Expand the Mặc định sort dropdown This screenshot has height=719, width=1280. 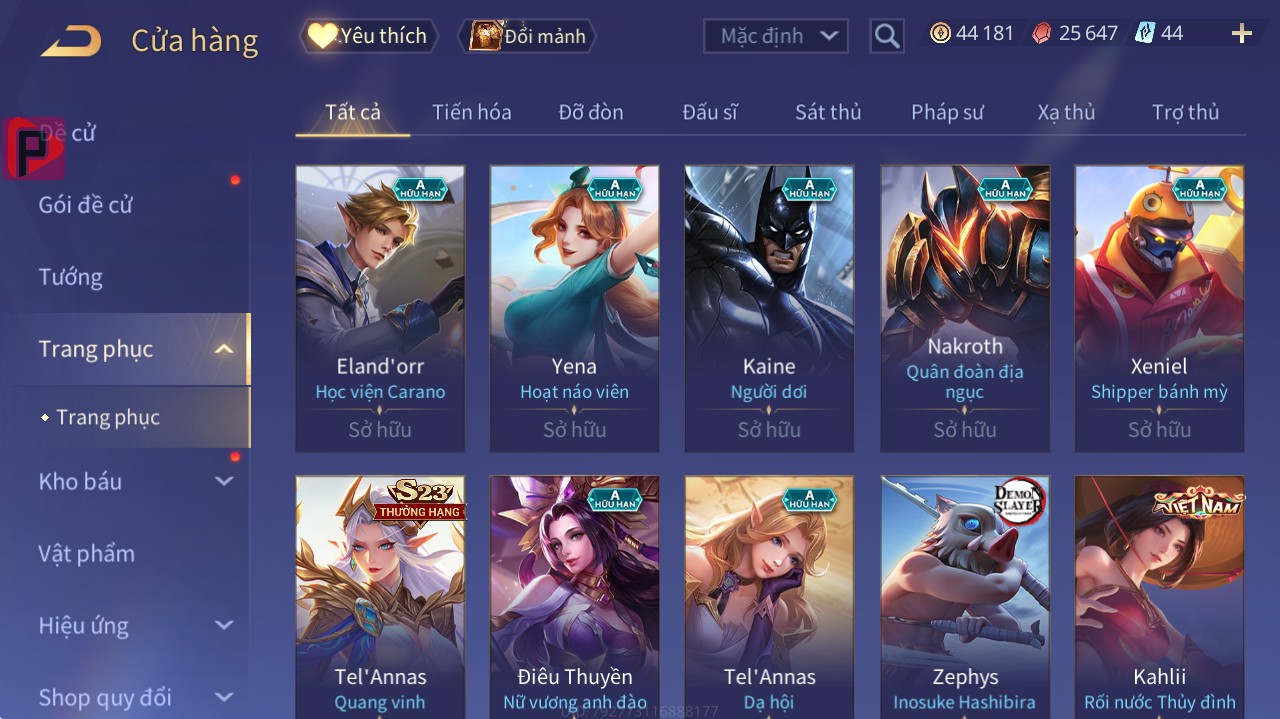click(x=775, y=36)
